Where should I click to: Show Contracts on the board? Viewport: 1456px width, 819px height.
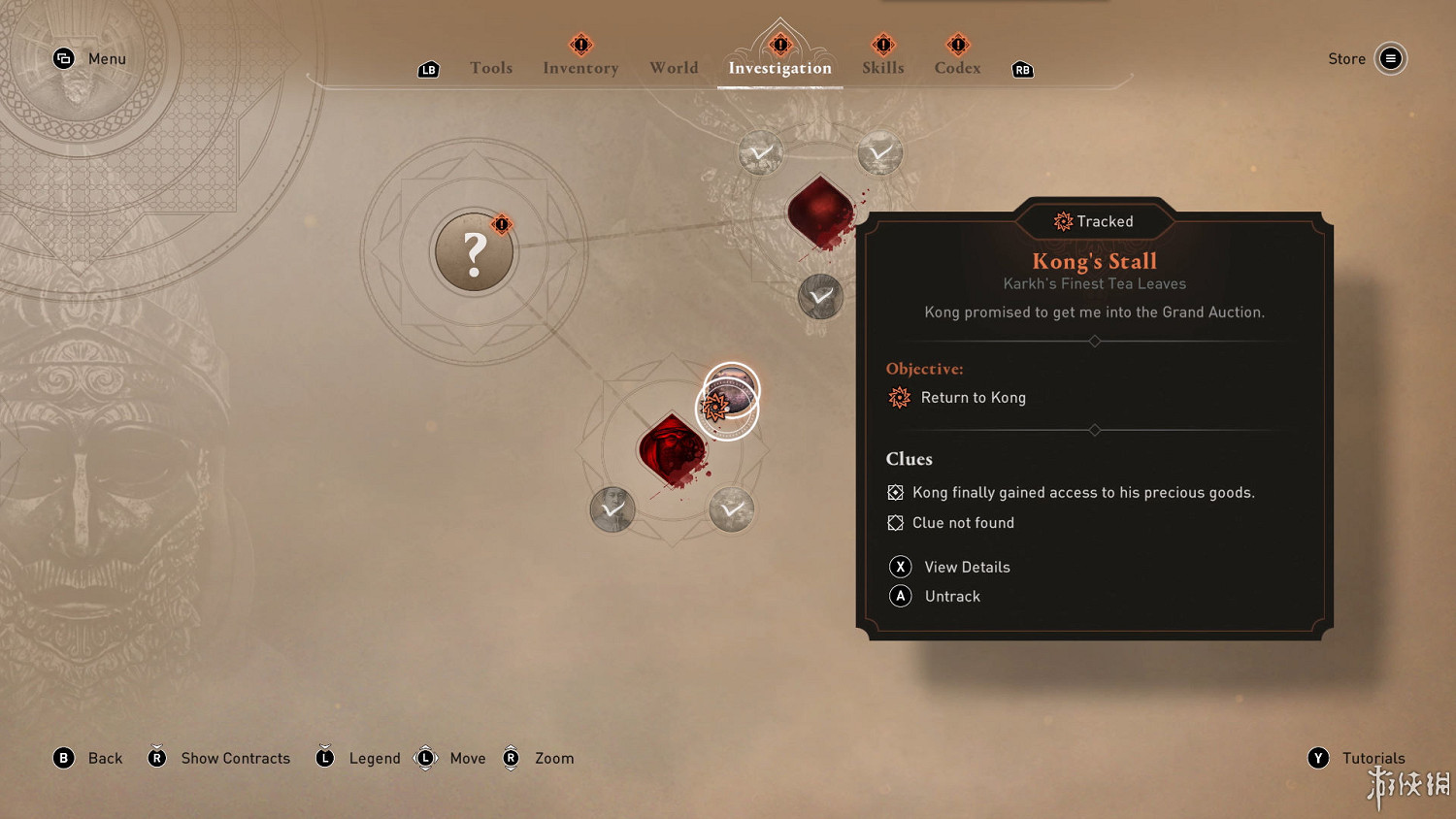[235, 758]
